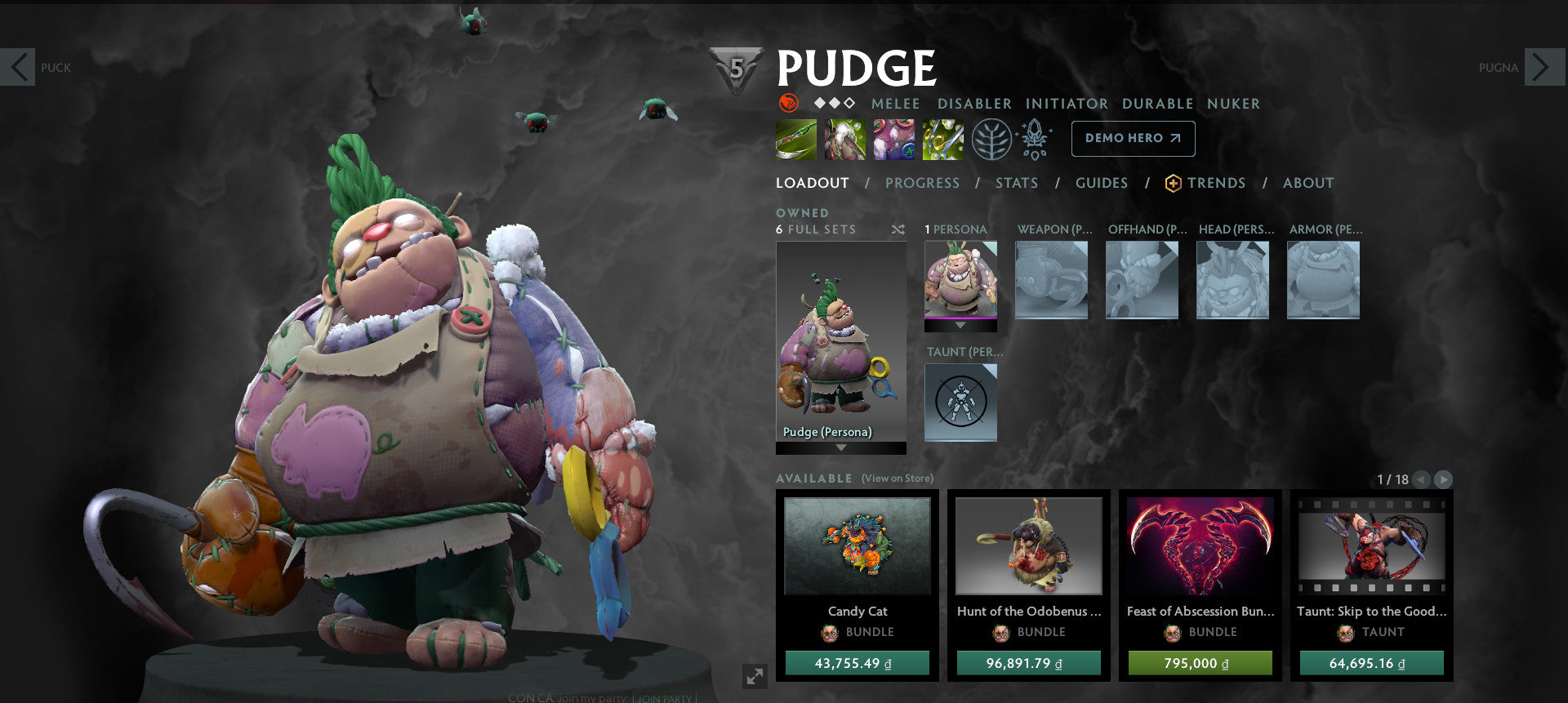Open Pudge's talent tree icon
The width and height of the screenshot is (1568, 703).
pos(991,139)
